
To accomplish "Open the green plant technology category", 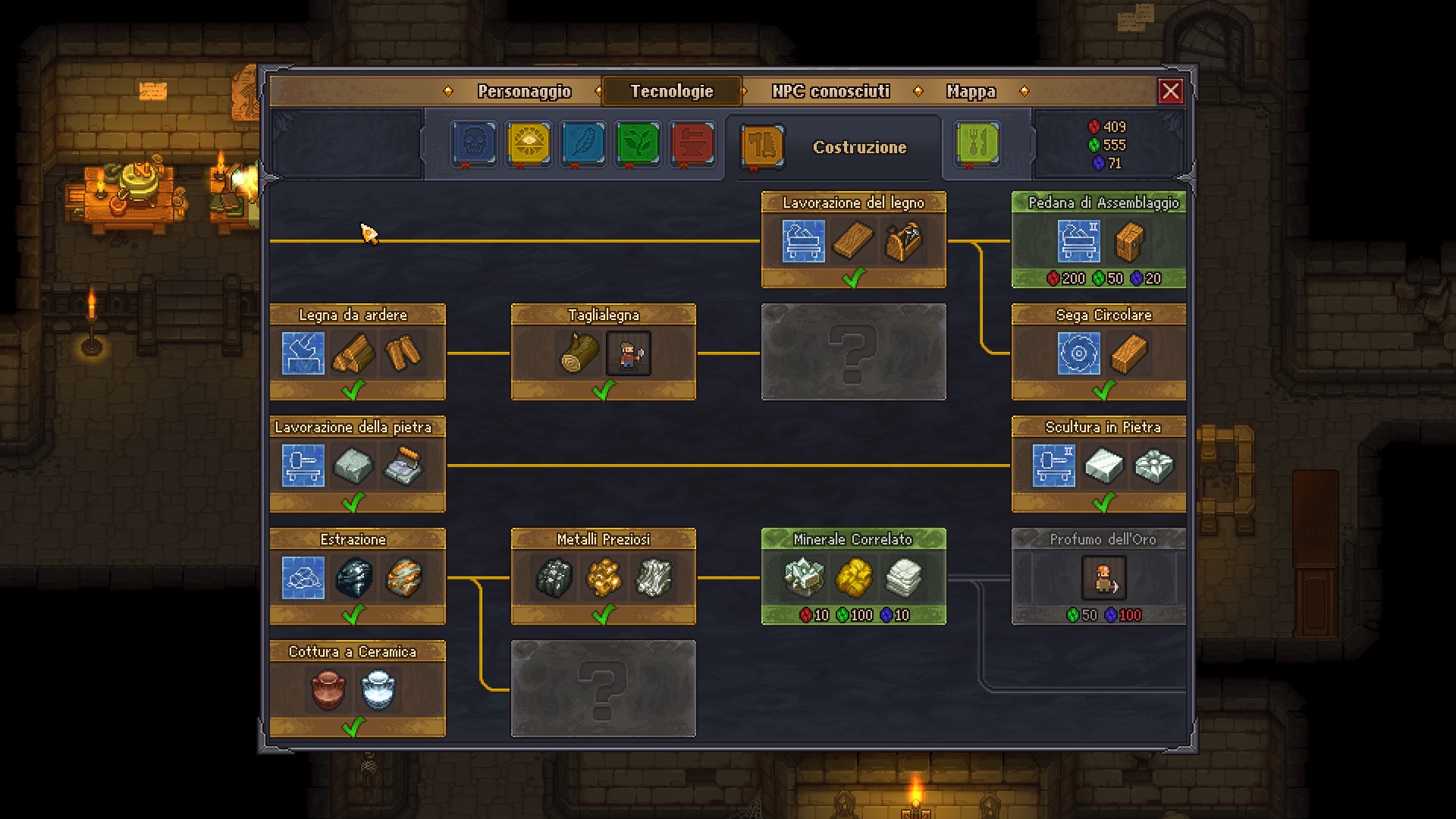I will point(637,144).
